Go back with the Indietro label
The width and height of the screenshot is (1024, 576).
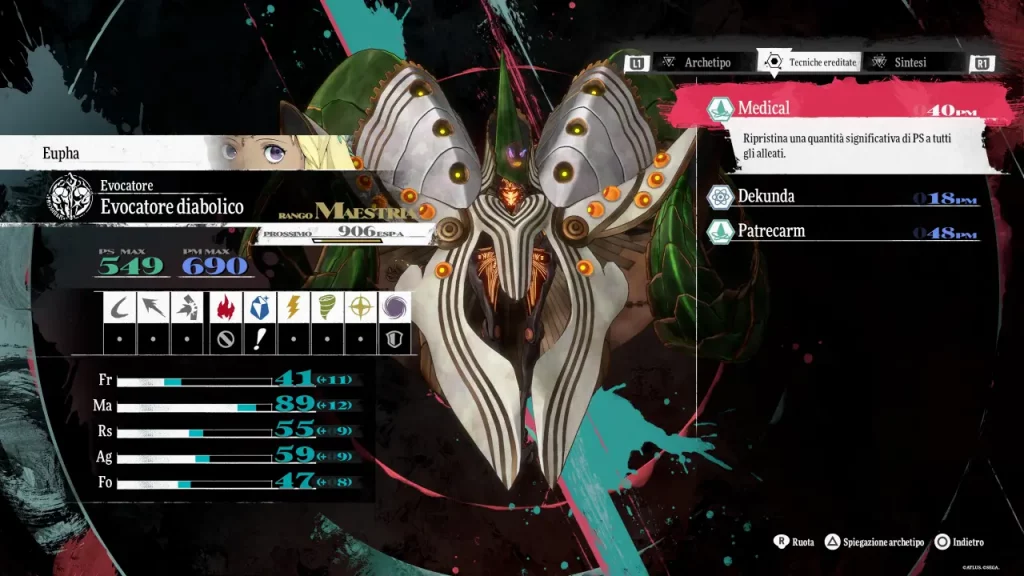click(968, 542)
